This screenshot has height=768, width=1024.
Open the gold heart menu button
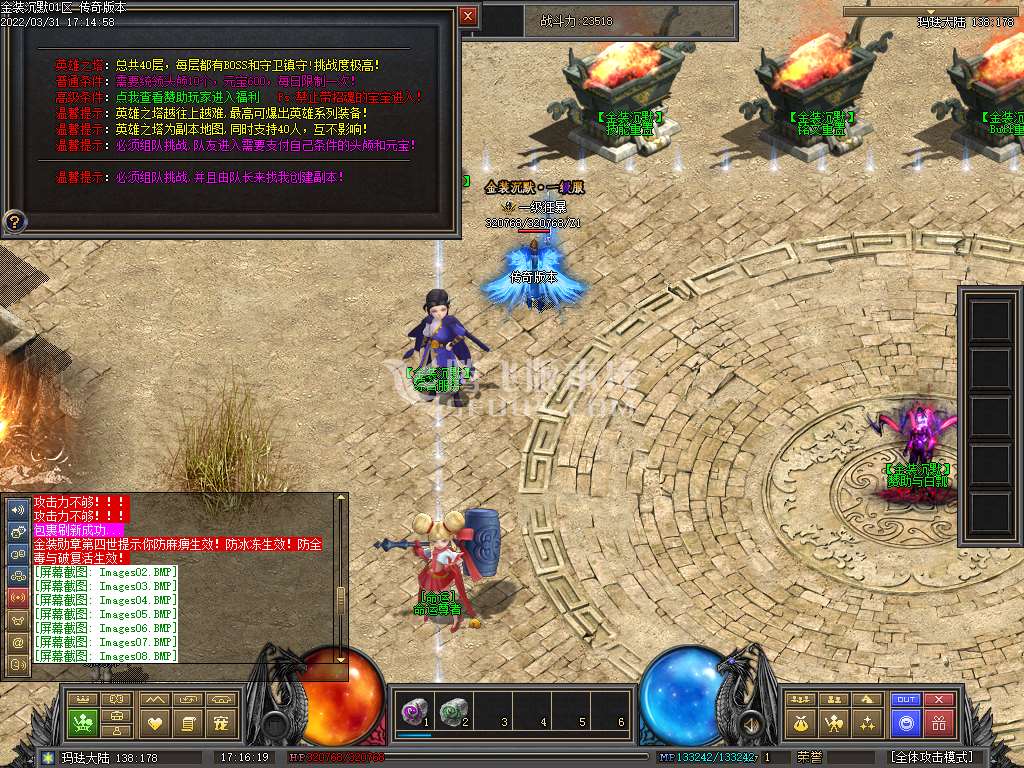(x=155, y=722)
